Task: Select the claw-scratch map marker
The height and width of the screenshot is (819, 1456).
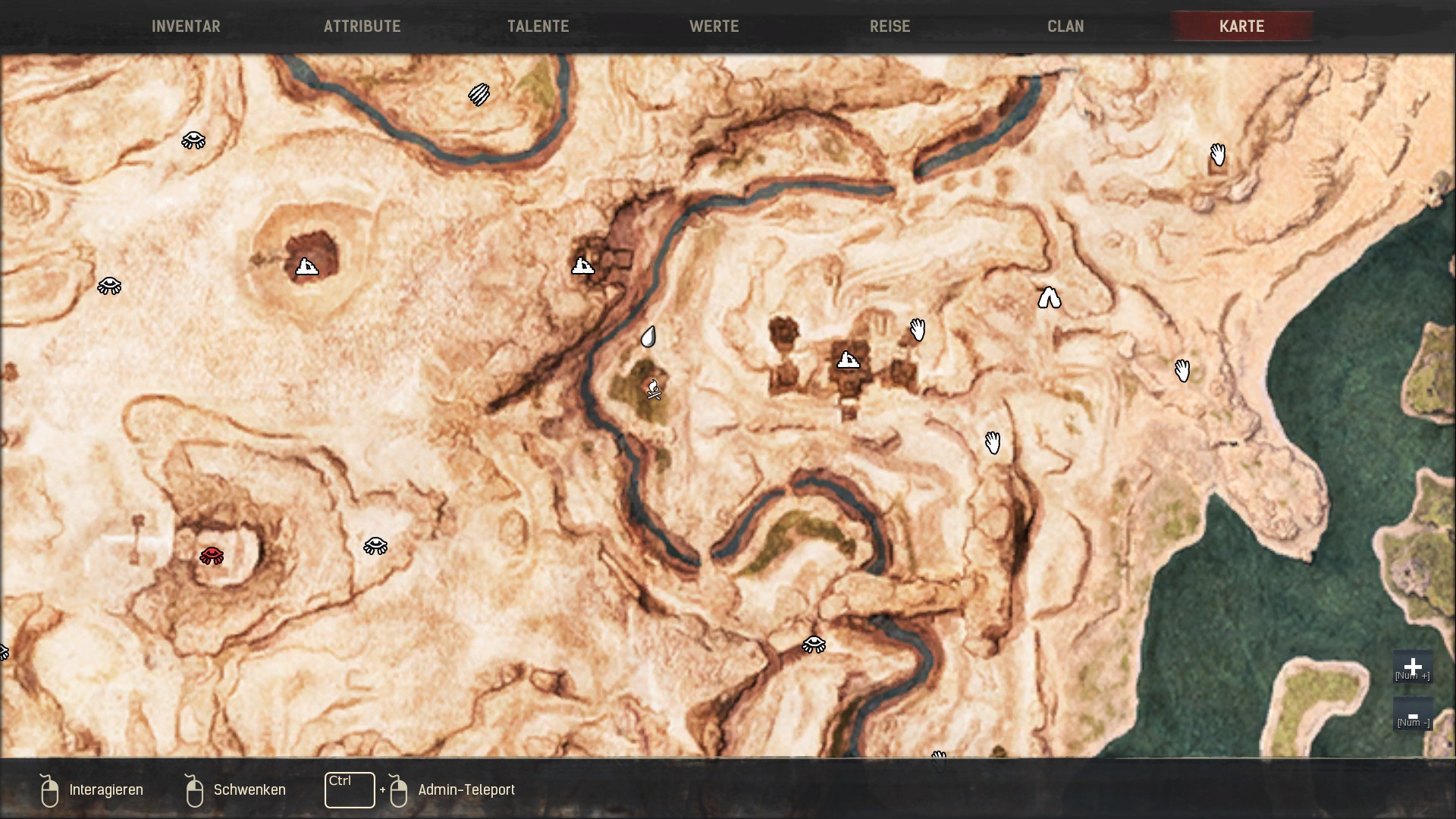Action: click(x=479, y=95)
